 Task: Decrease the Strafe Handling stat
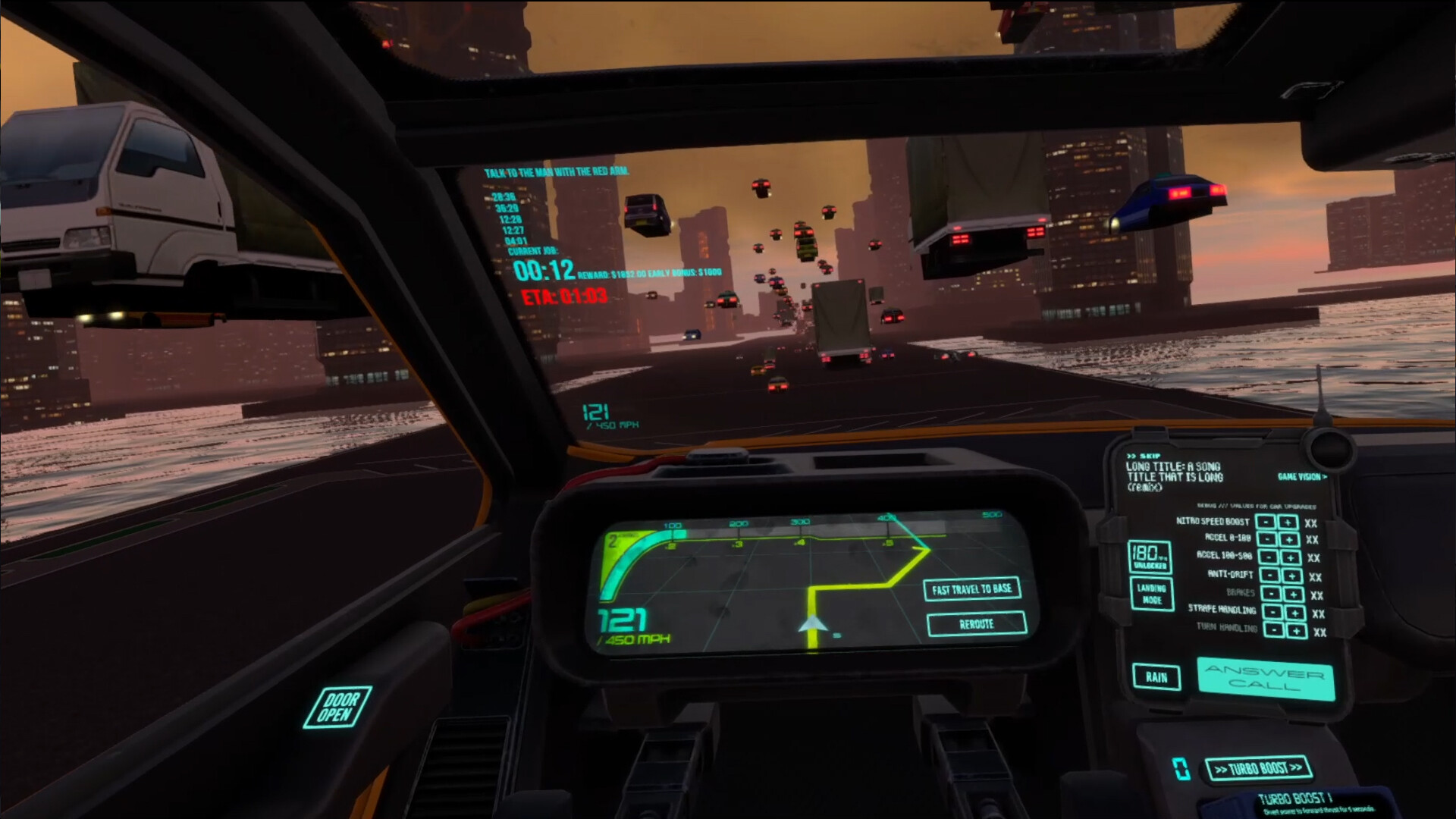1272,610
